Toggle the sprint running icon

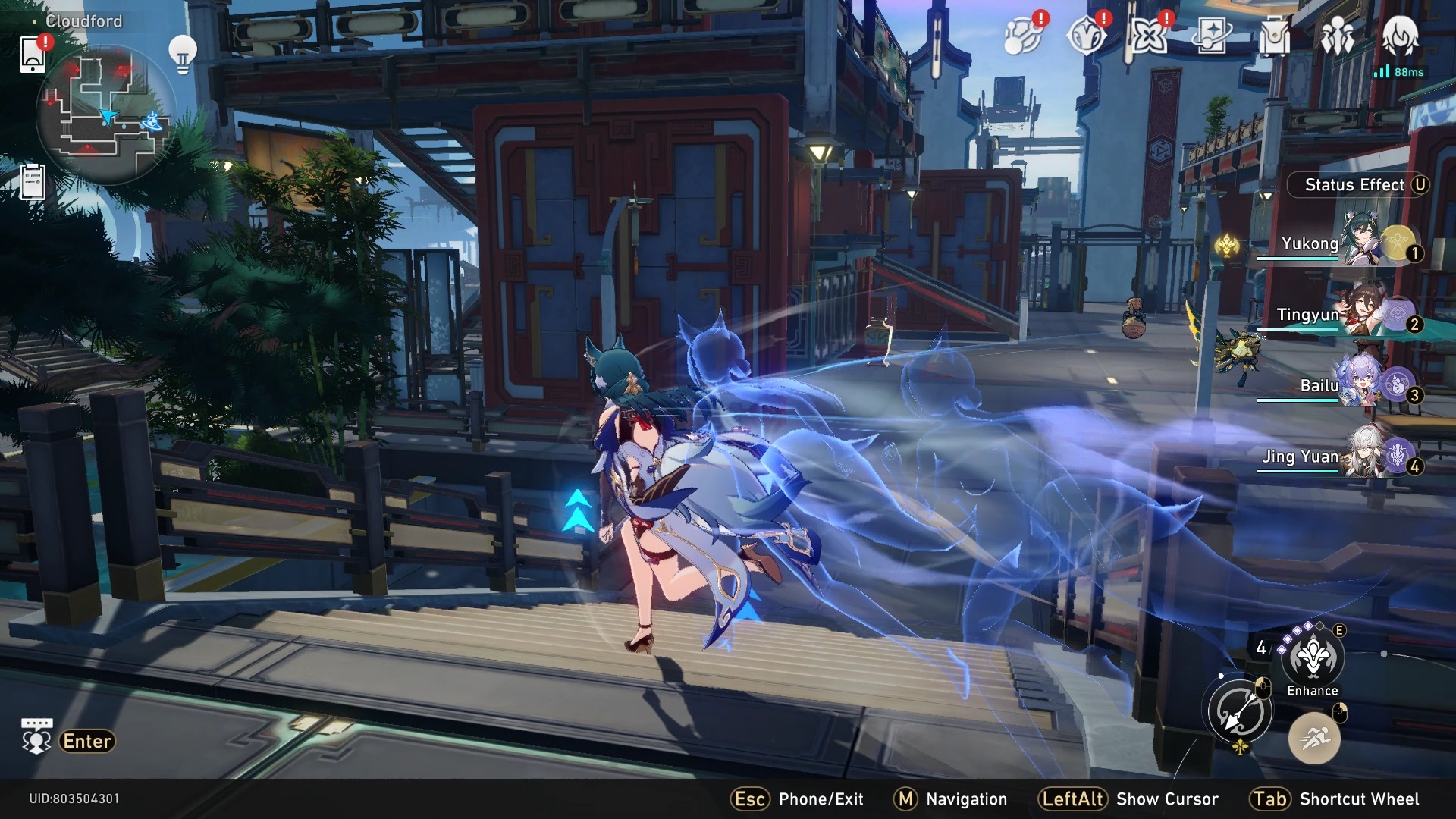pos(1314,738)
